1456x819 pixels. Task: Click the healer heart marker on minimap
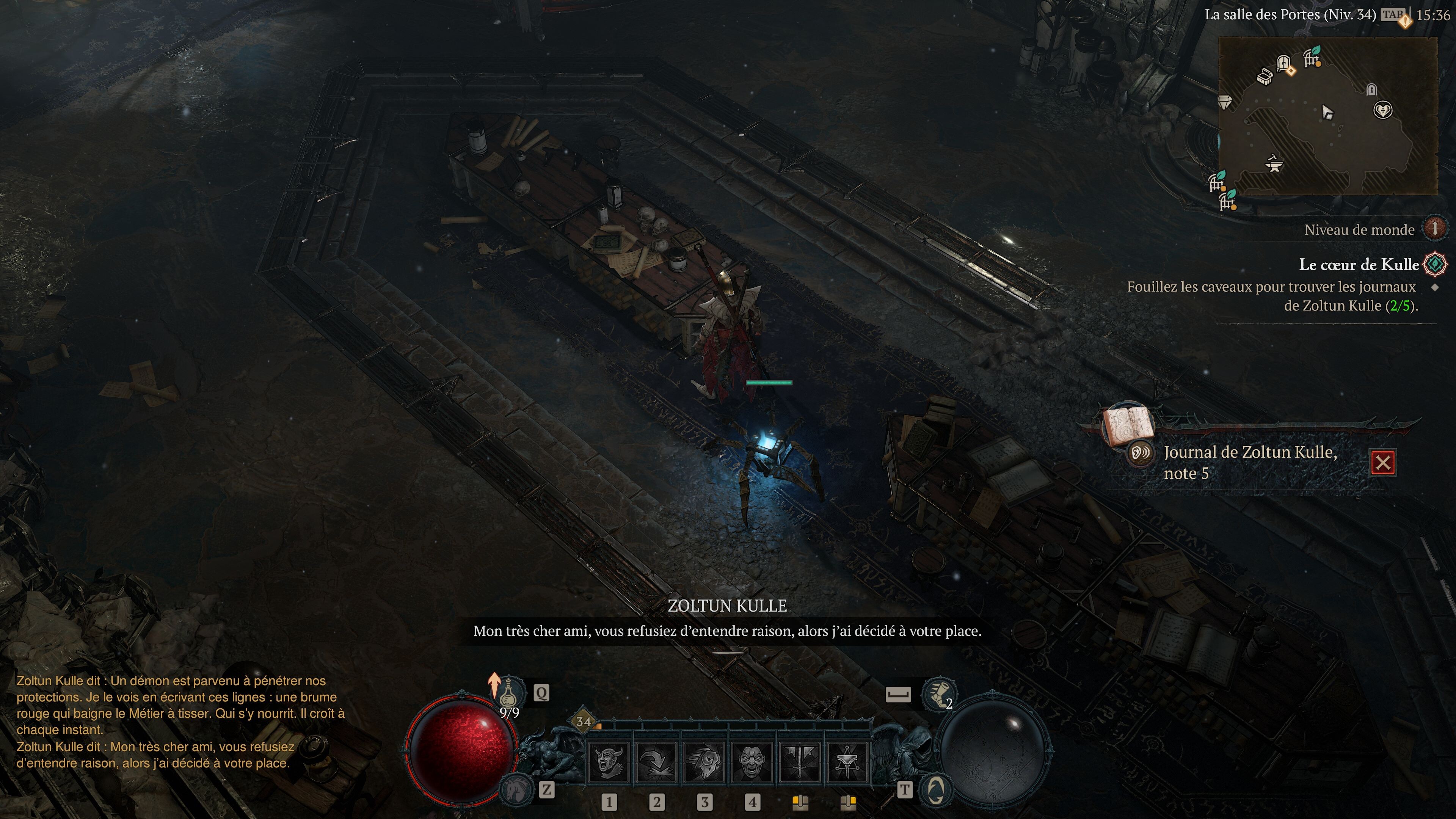pos(1382,110)
